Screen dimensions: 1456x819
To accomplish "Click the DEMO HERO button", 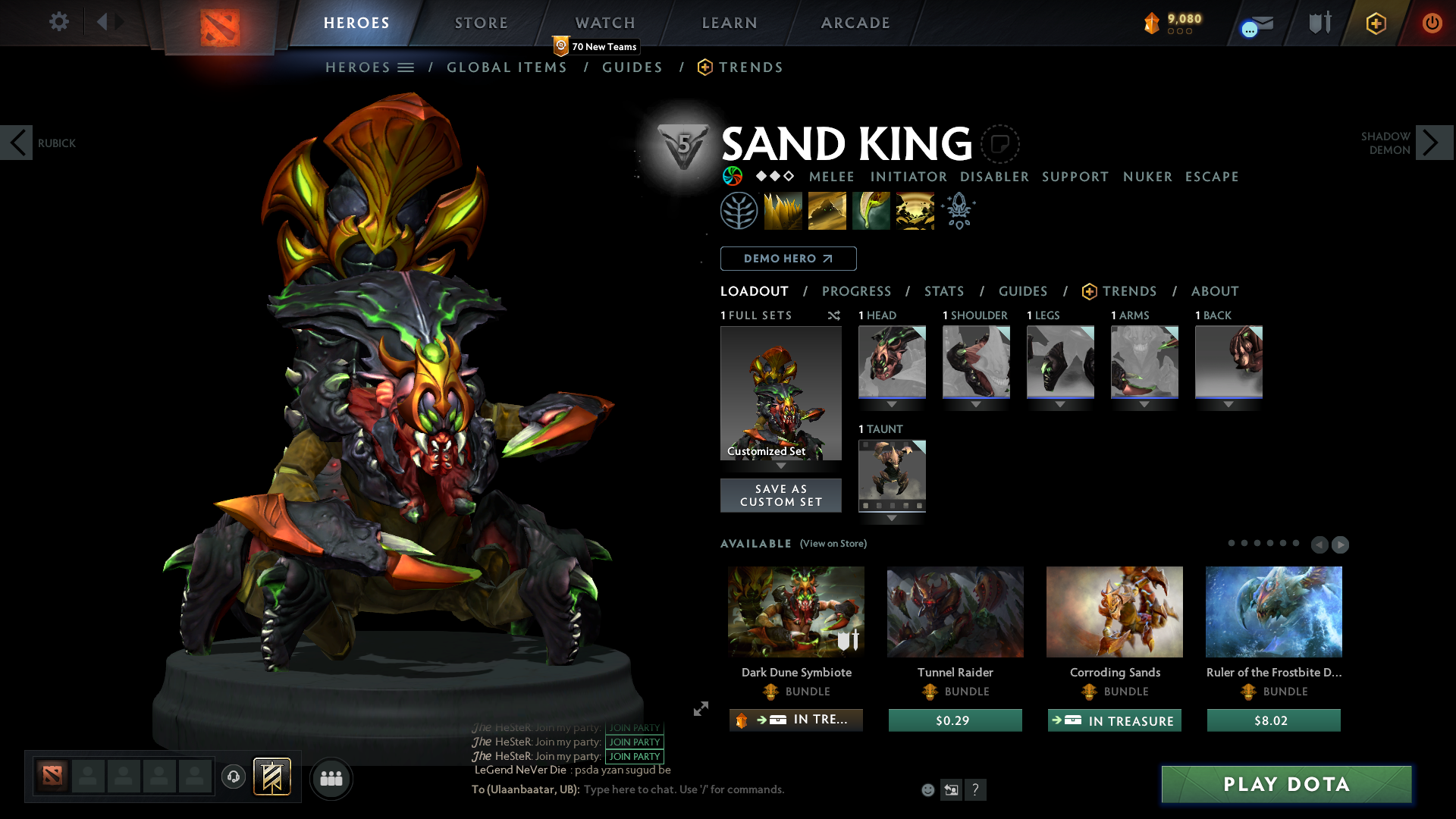I will (788, 259).
